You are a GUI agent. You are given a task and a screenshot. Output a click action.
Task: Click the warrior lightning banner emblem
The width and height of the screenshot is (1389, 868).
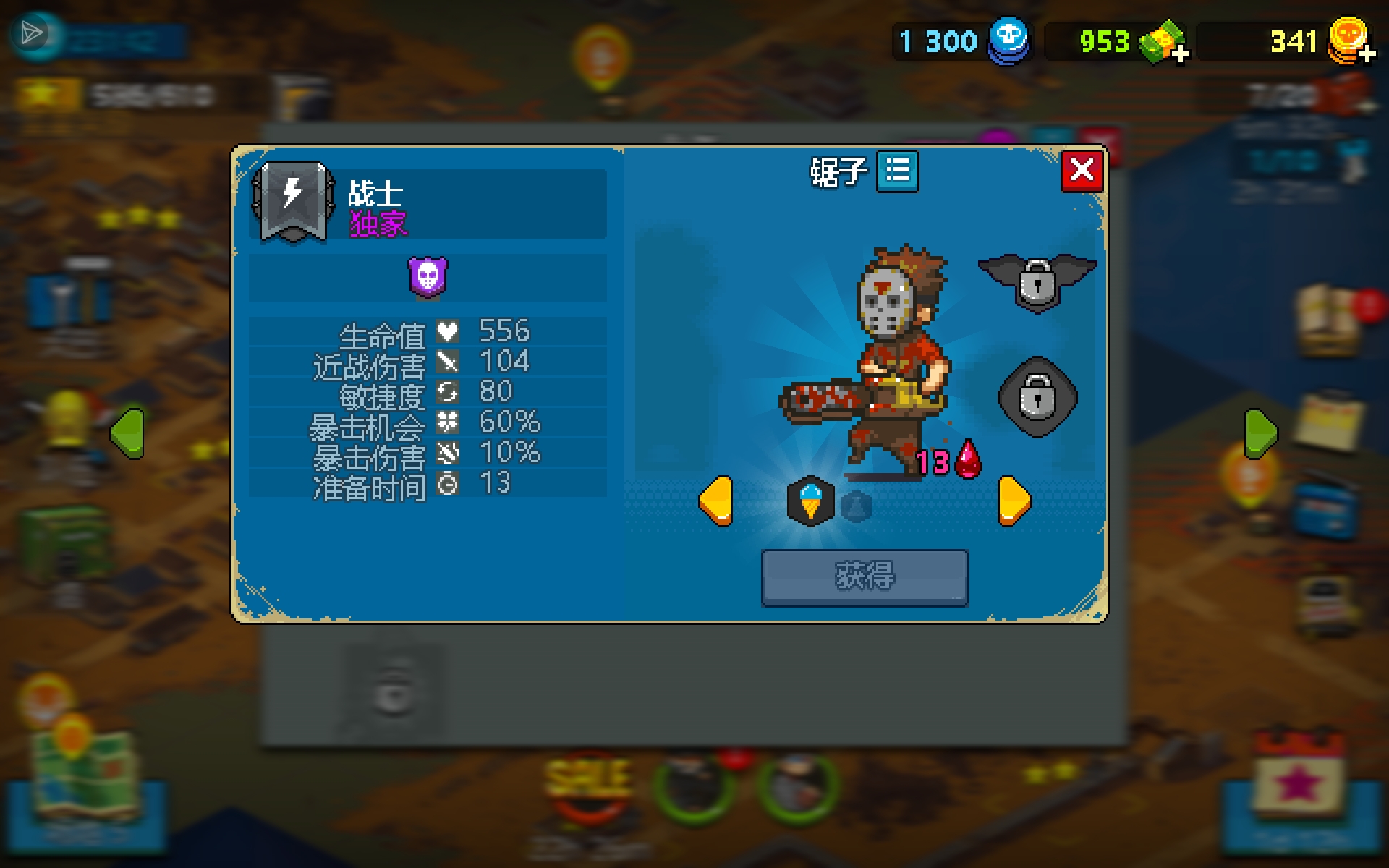click(292, 200)
